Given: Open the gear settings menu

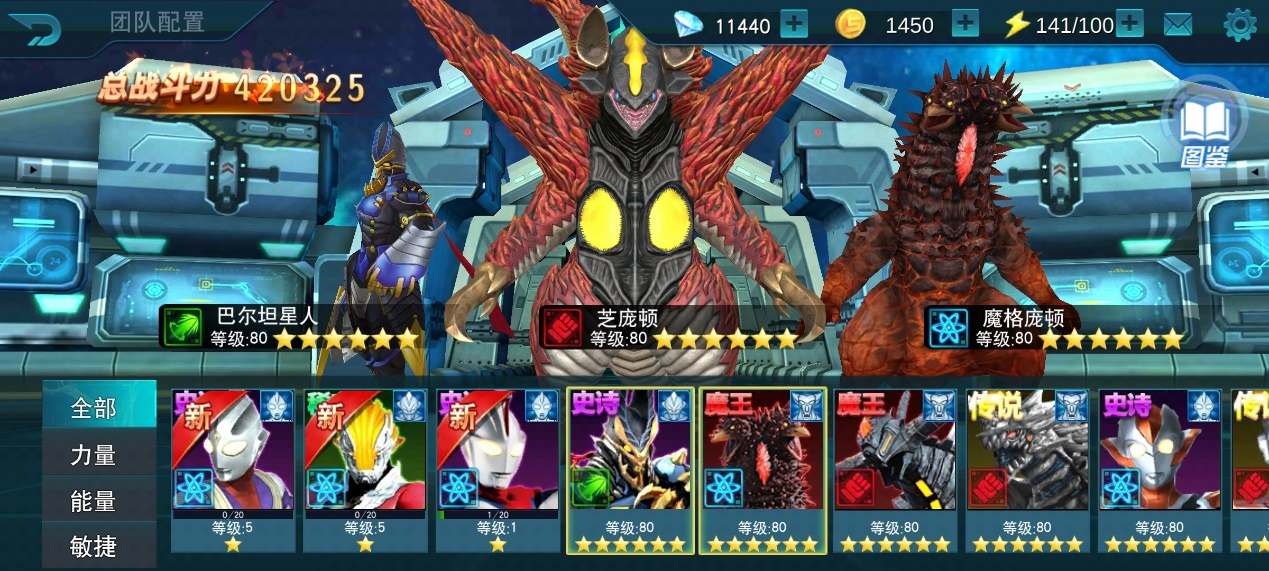Looking at the screenshot, I should 1239,24.
